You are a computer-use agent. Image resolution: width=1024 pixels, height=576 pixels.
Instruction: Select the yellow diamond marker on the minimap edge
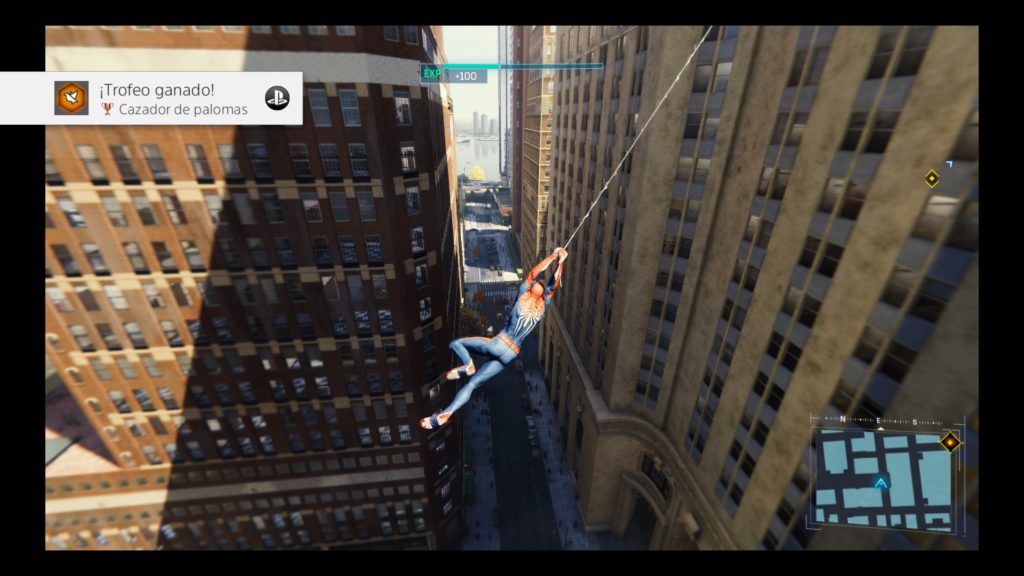(949, 441)
